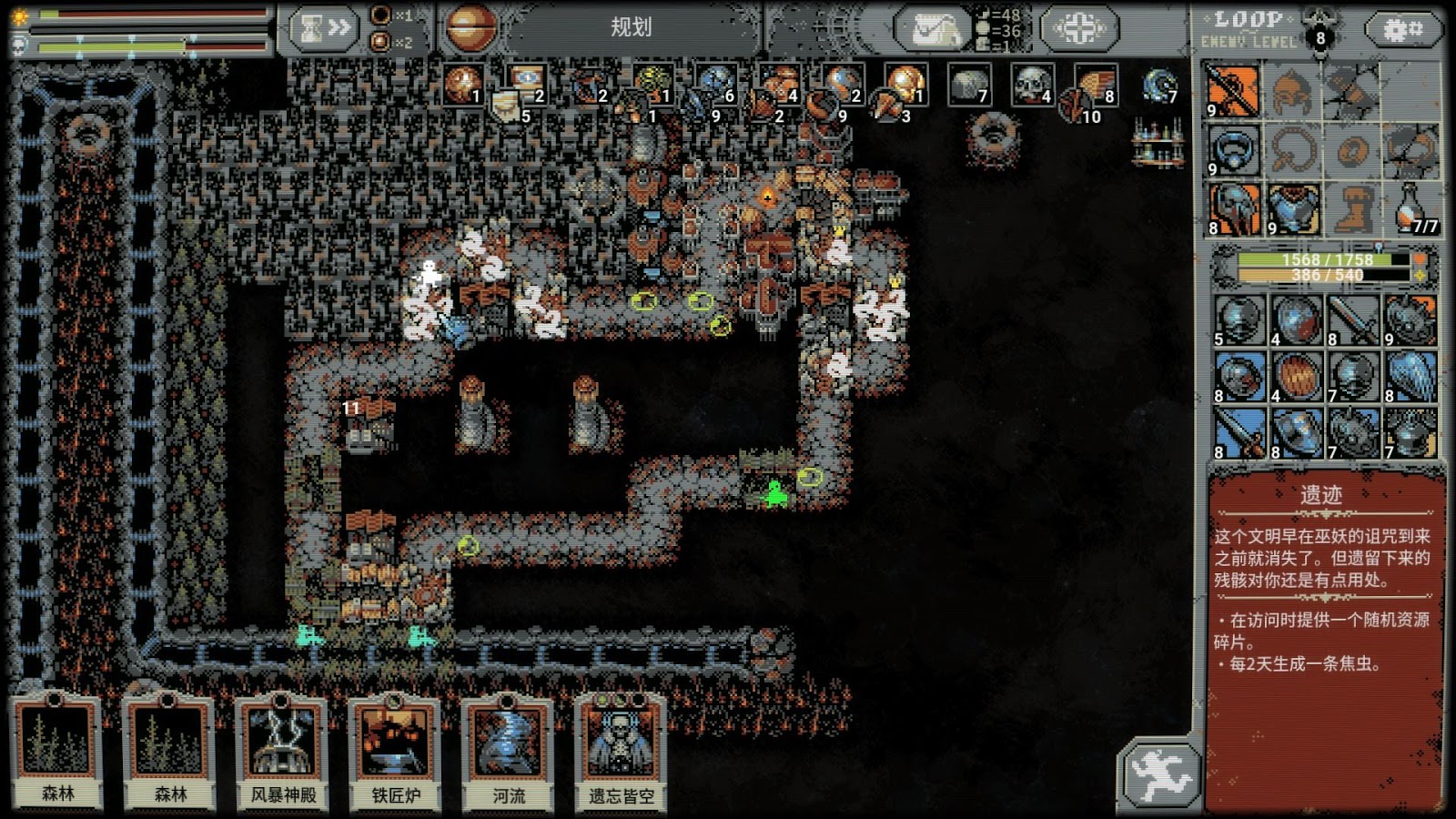Select the 遗忘皆空 card
Screen dimensions: 1456x819
tap(622, 752)
